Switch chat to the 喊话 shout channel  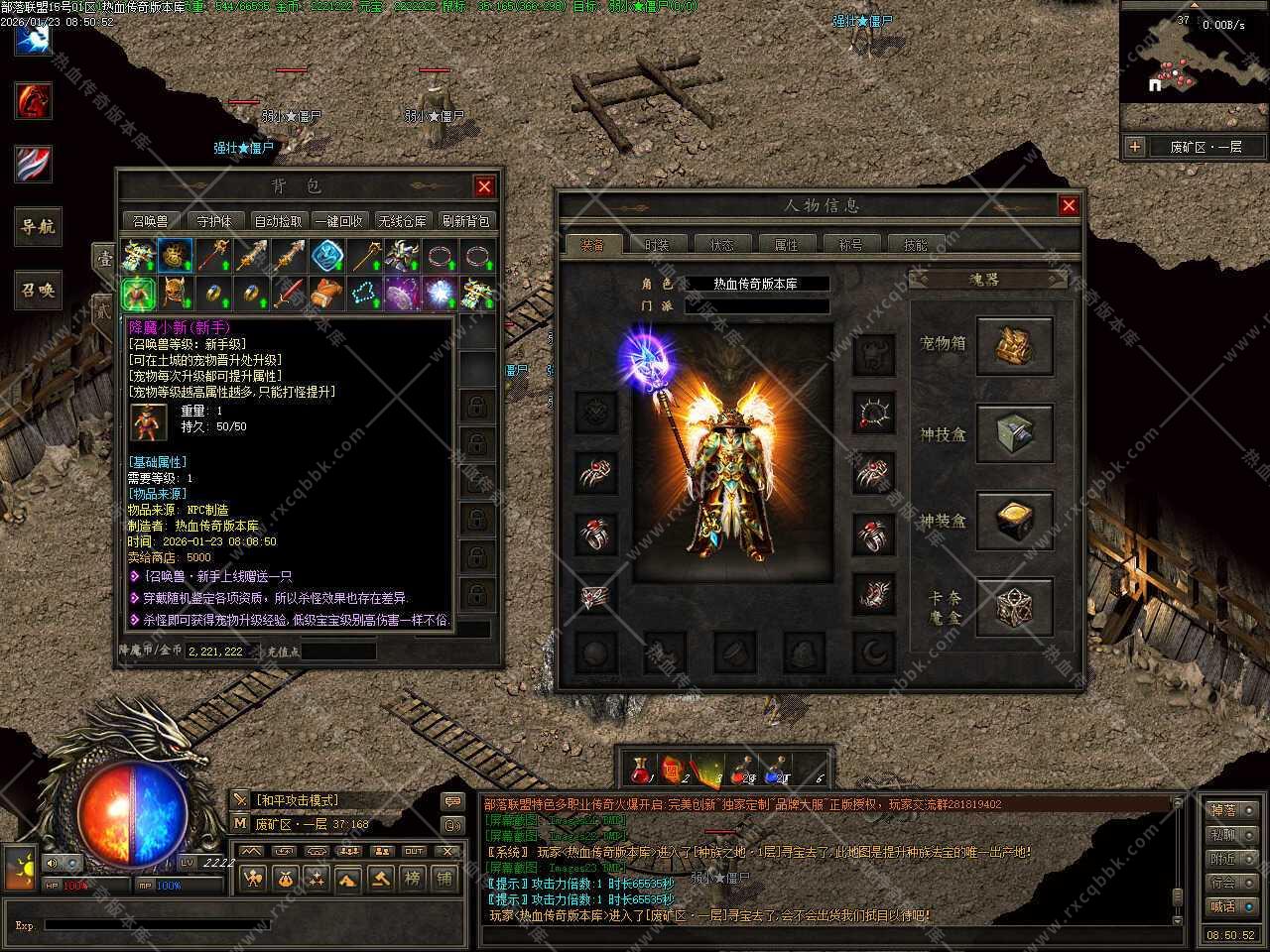tap(1223, 905)
